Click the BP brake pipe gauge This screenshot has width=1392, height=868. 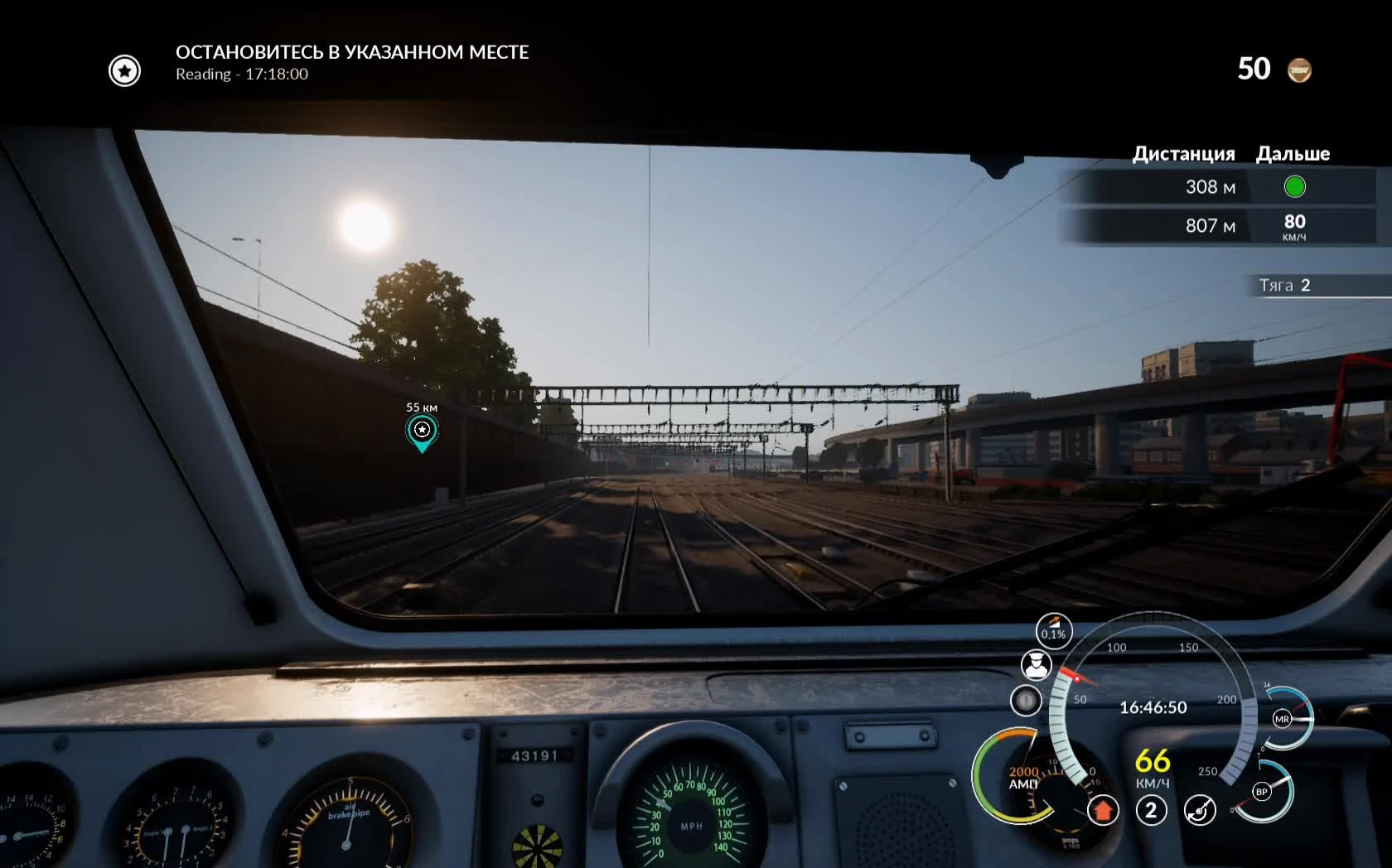coord(1261,793)
